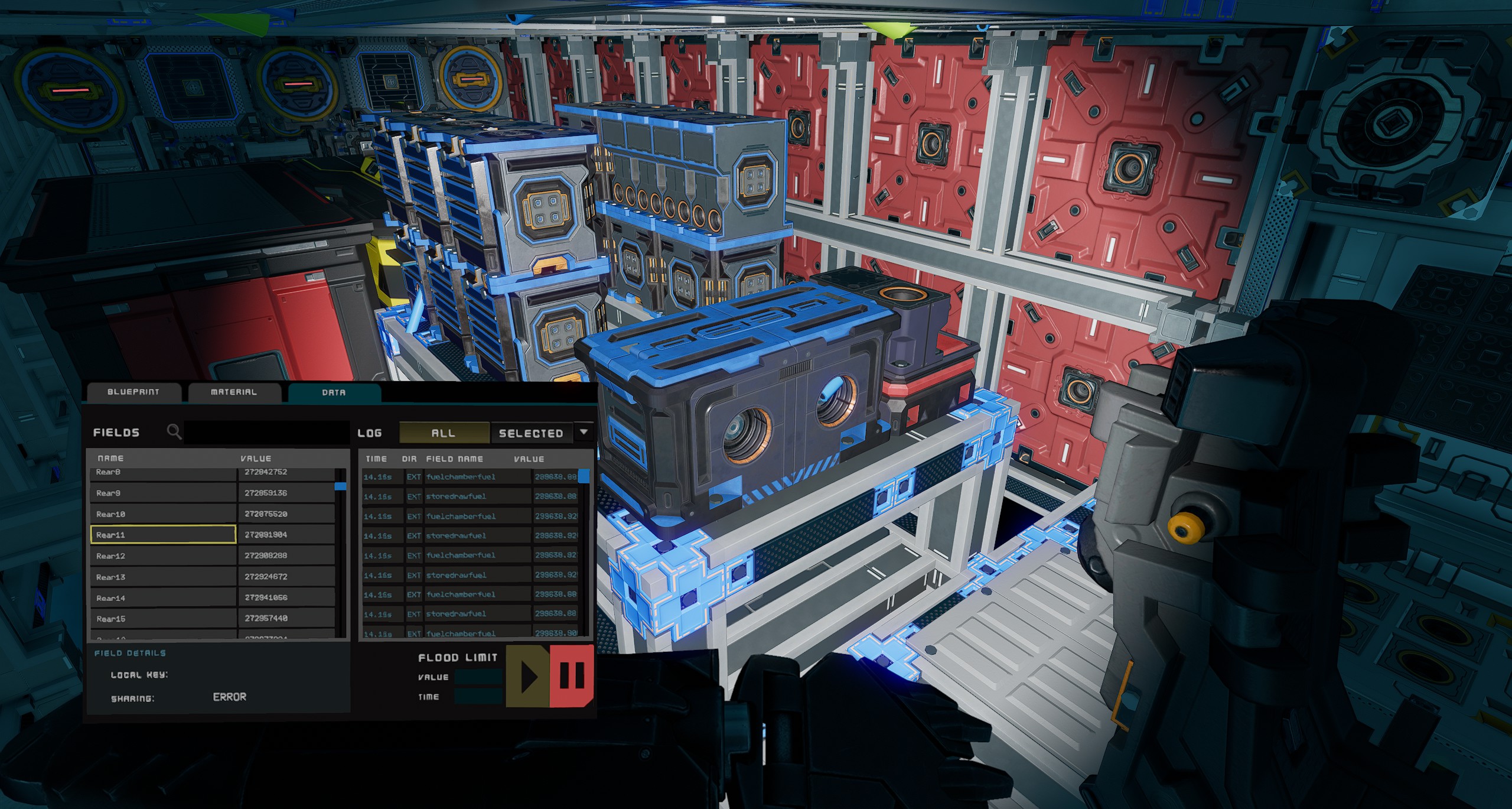Click the Flood Limit value field
Screen dimensions: 1512x809
tap(478, 677)
